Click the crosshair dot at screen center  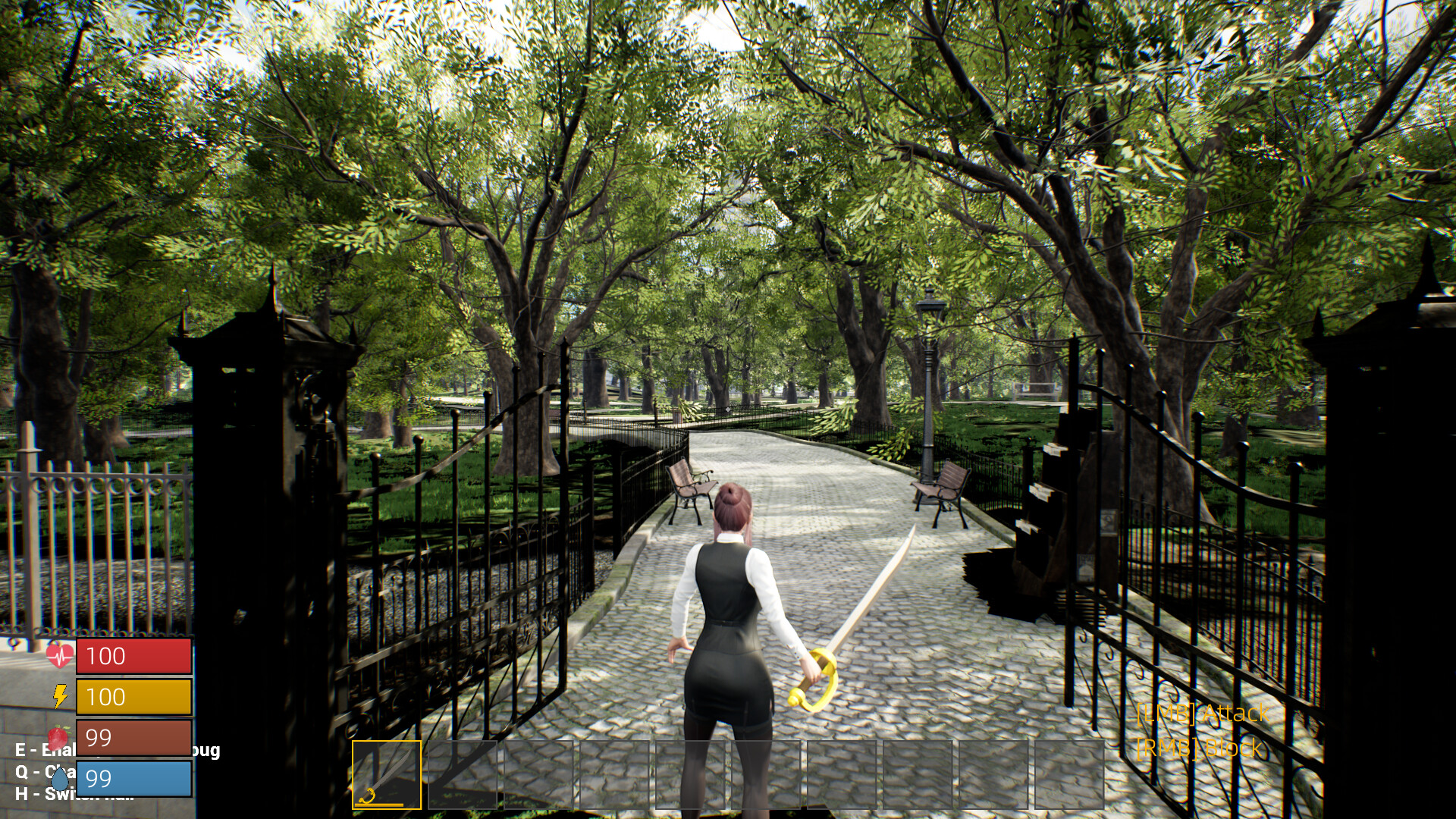point(728,409)
